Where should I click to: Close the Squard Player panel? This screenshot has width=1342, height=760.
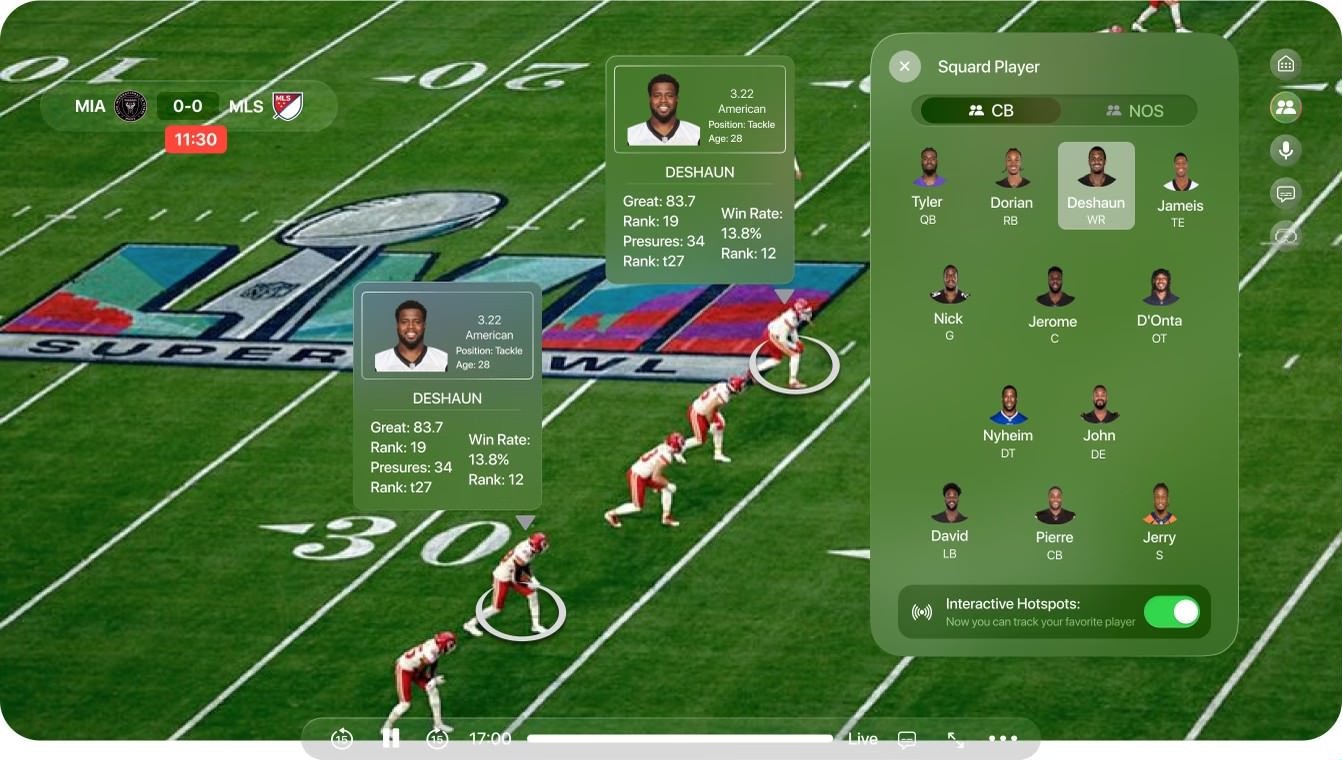pos(904,67)
